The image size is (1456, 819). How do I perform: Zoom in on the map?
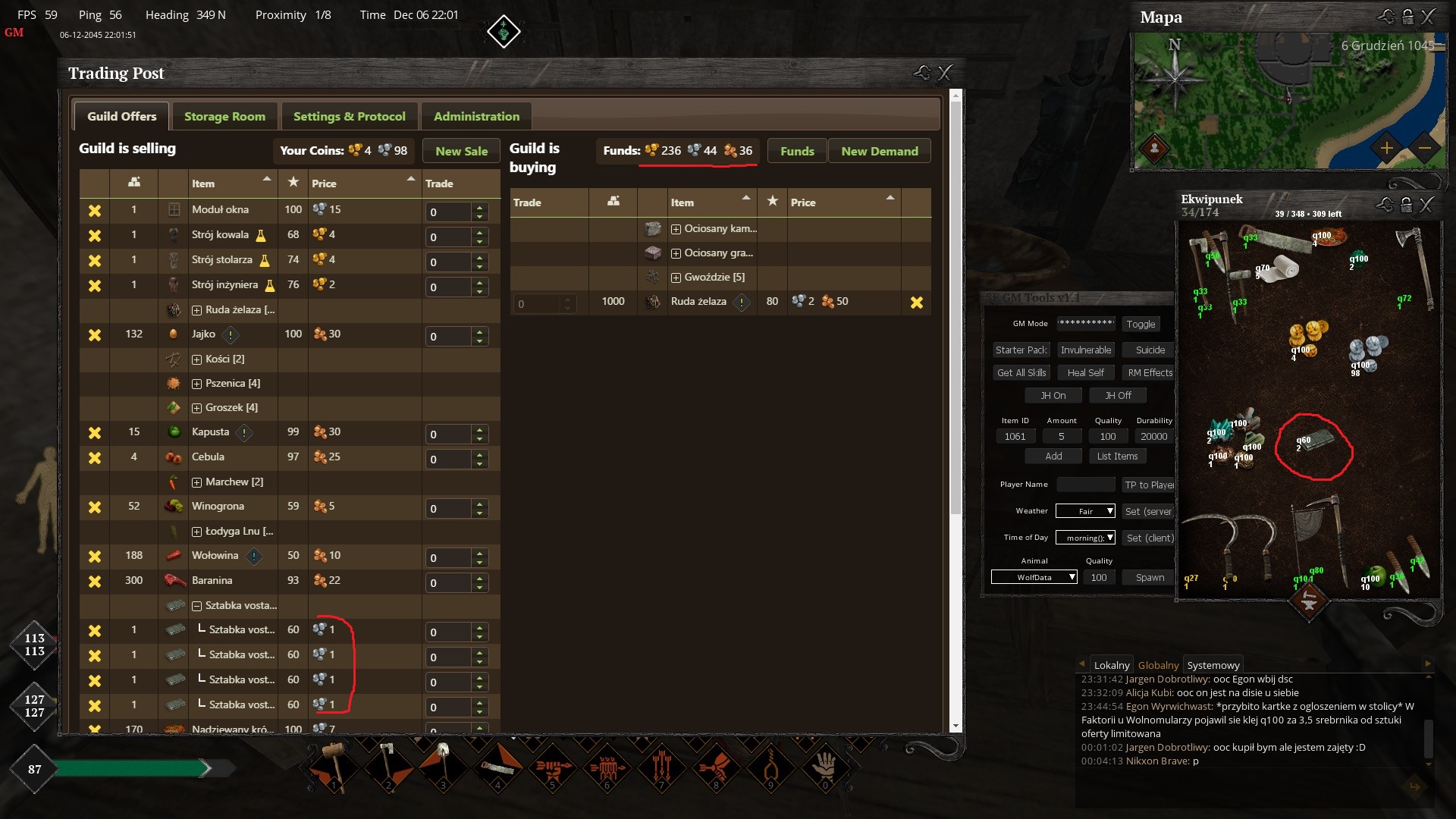(1386, 148)
